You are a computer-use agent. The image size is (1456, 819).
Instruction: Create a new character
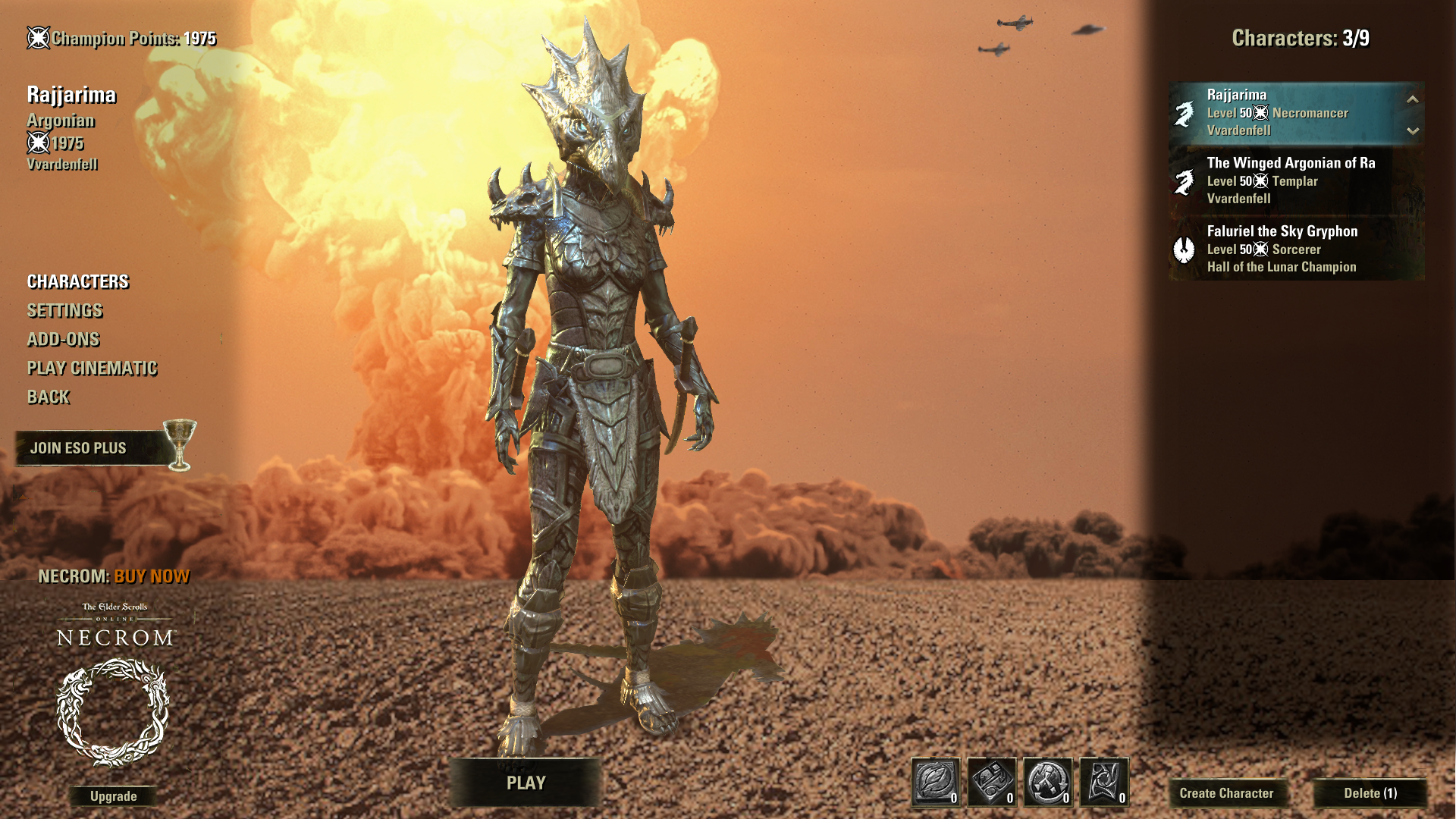click(1226, 793)
